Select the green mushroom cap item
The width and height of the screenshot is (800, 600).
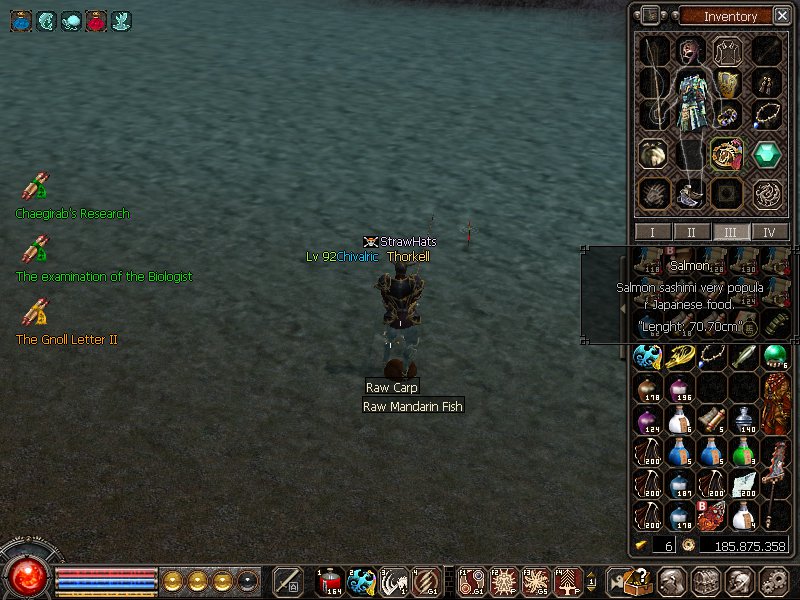point(776,356)
